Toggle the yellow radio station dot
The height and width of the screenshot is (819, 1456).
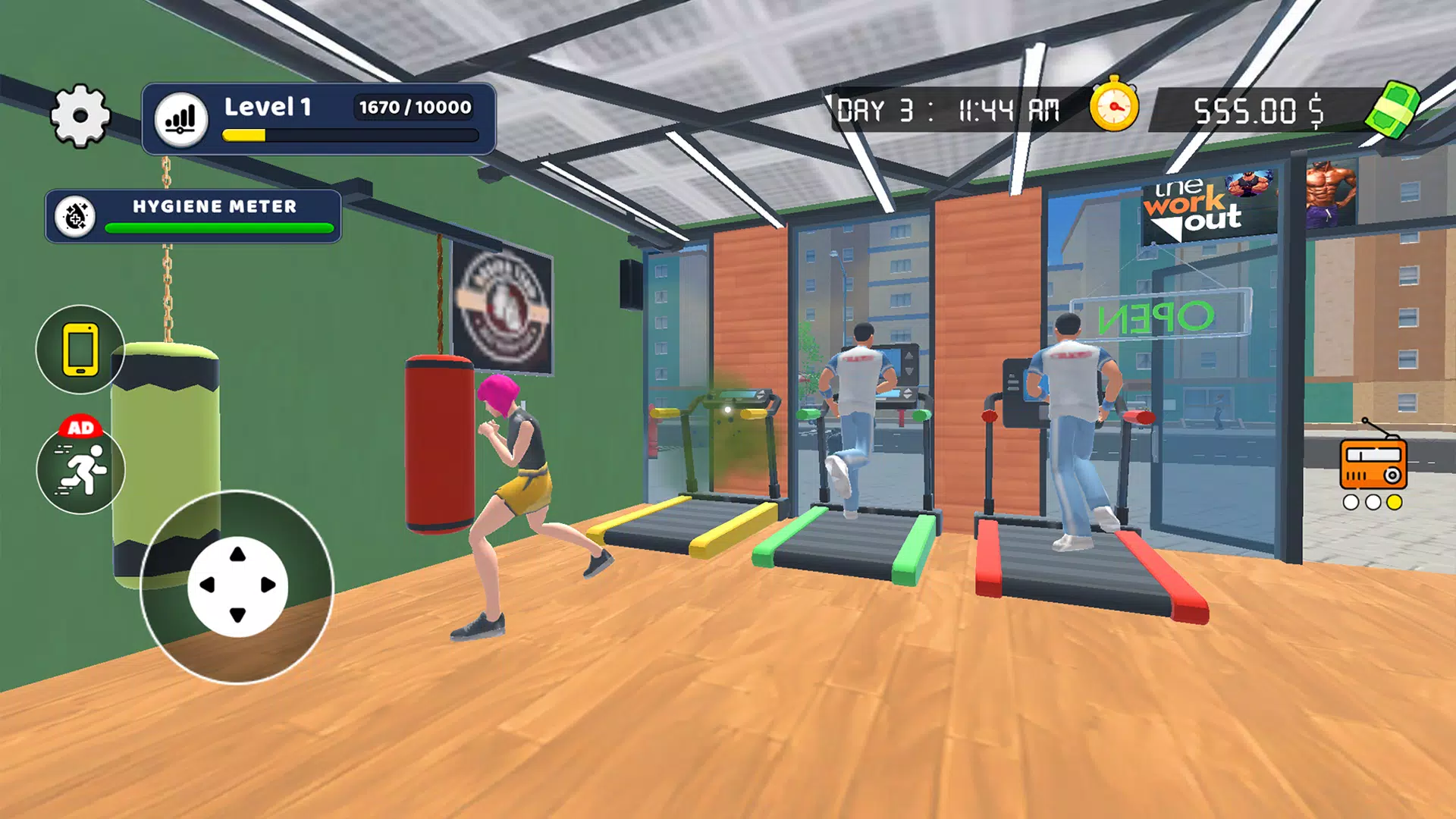tap(1395, 502)
